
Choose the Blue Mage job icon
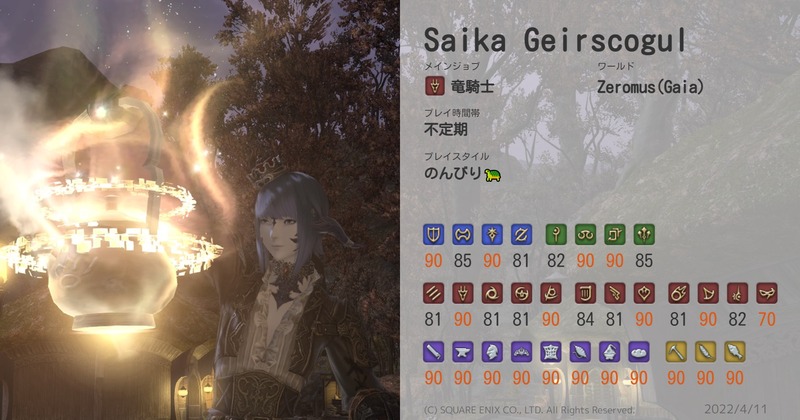pyautogui.click(x=767, y=294)
